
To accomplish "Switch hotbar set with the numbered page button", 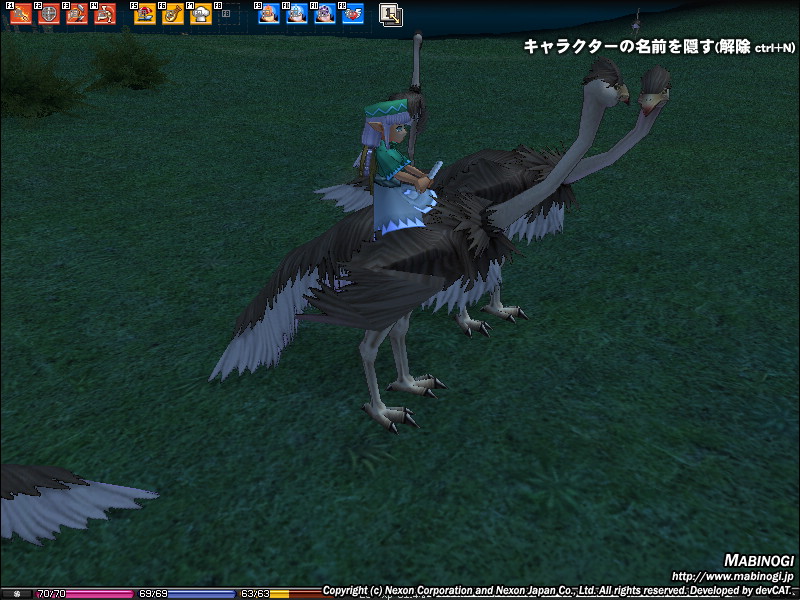I will click(391, 15).
